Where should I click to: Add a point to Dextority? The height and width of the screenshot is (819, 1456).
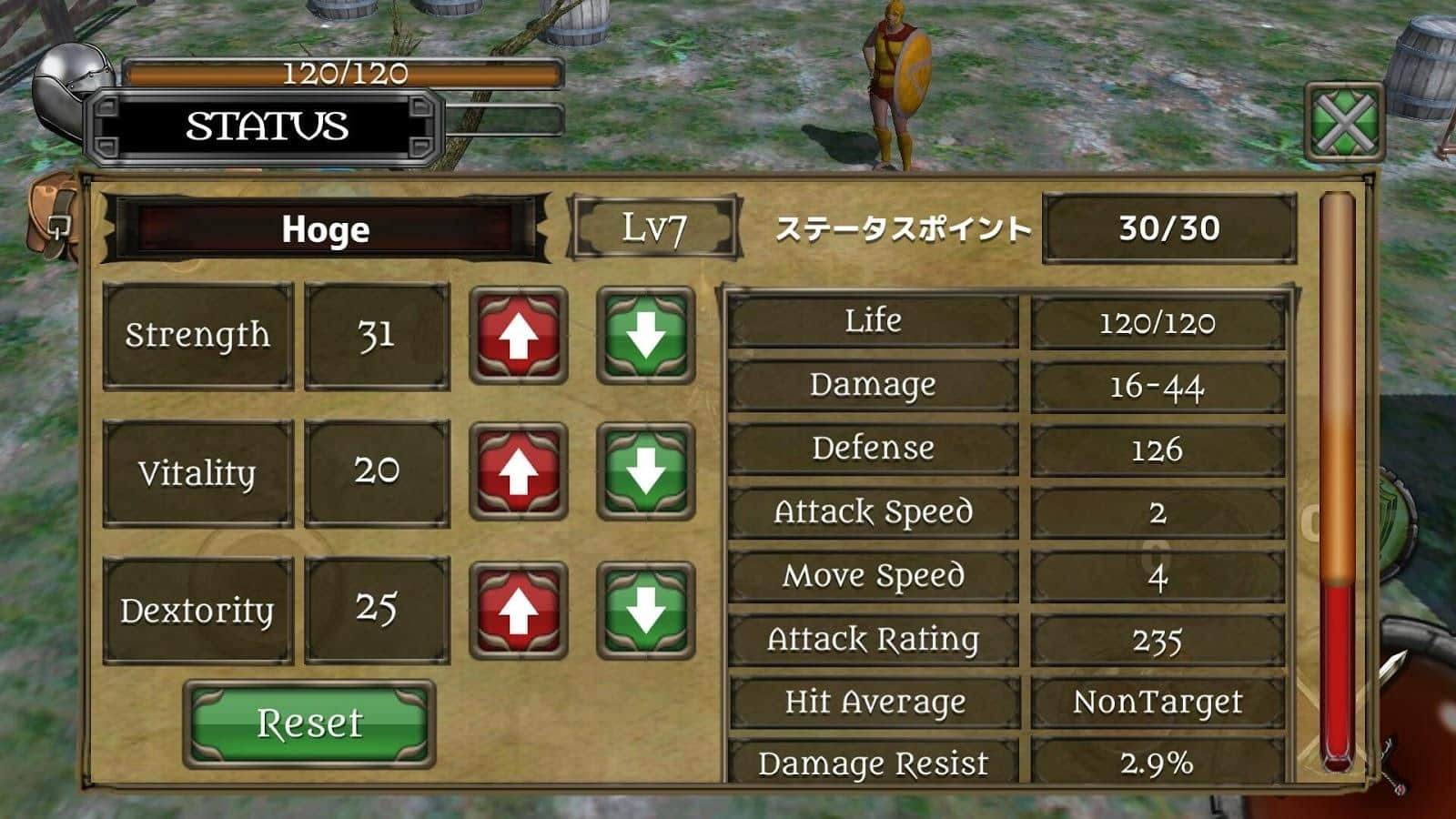[519, 611]
